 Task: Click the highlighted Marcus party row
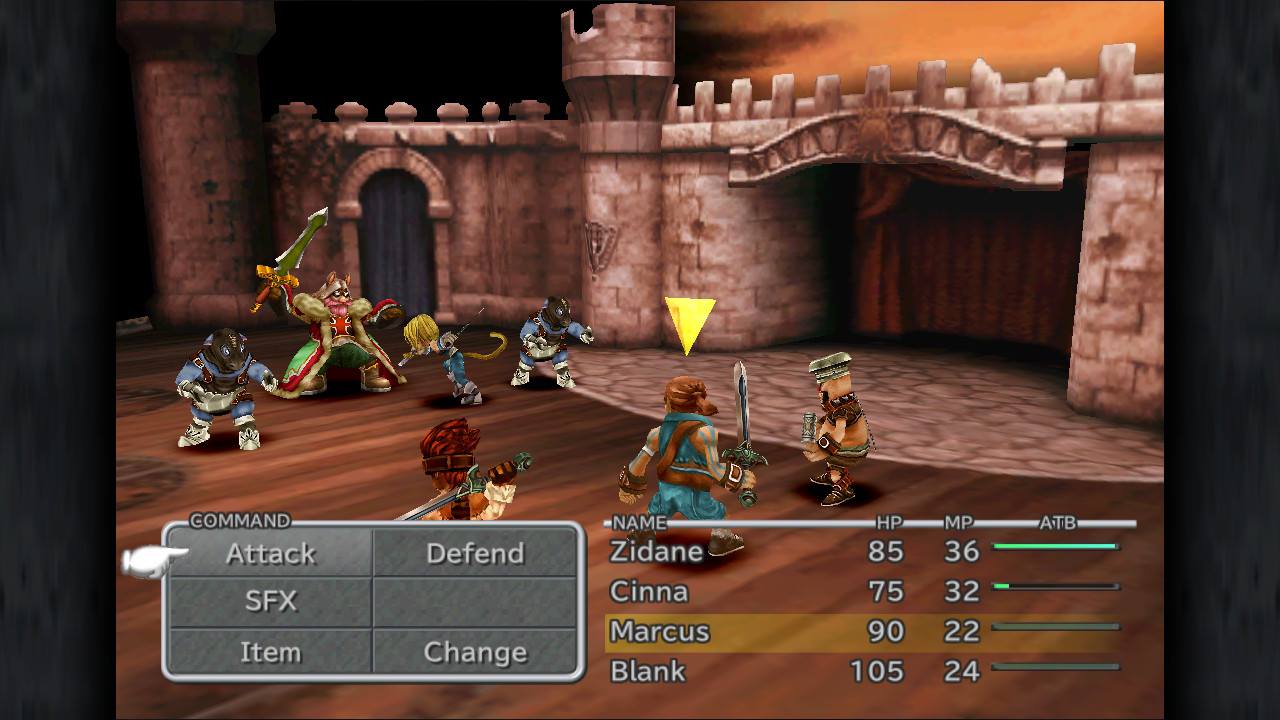pos(862,632)
